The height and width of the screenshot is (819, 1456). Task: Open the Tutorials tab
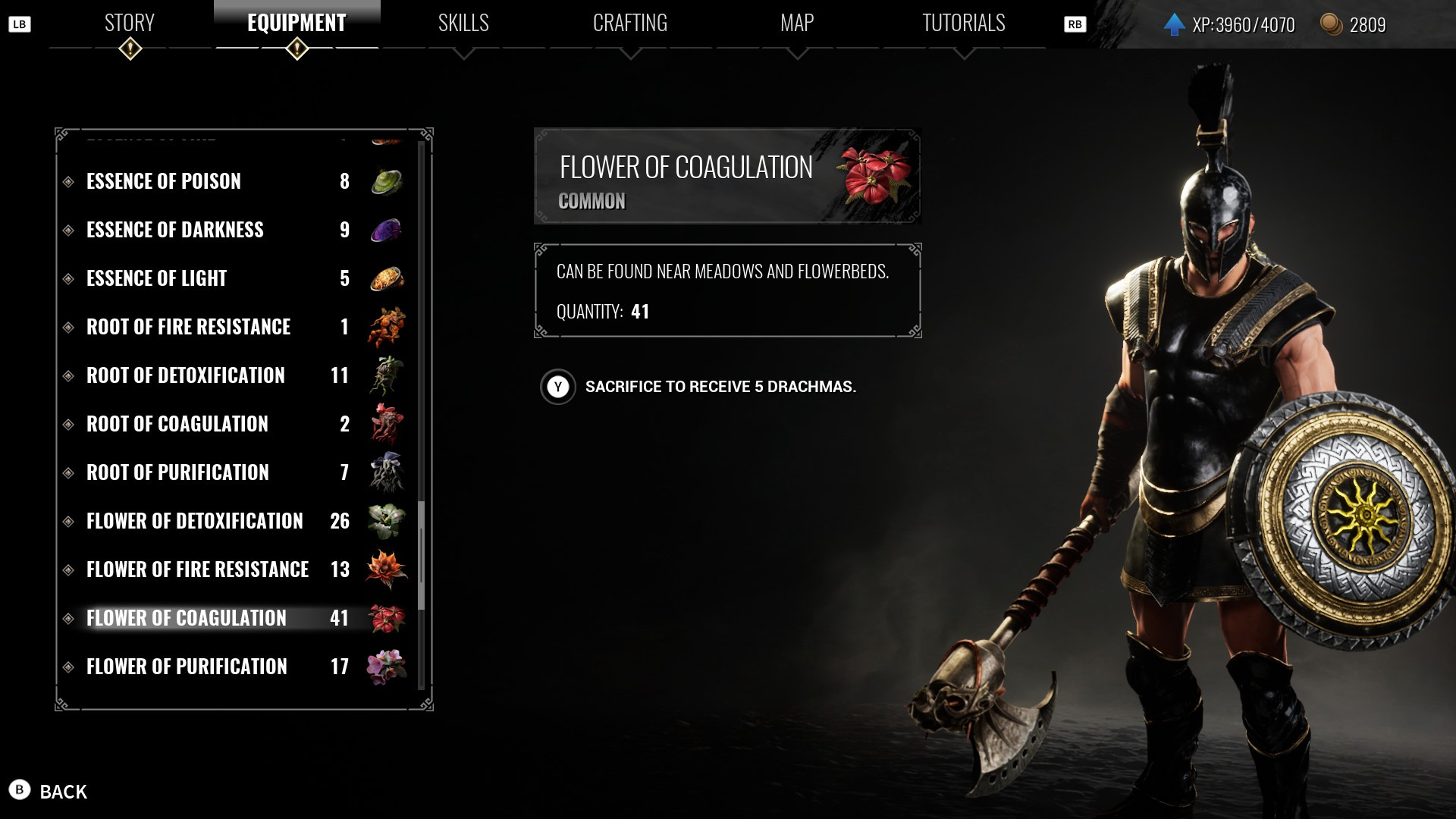pos(963,24)
